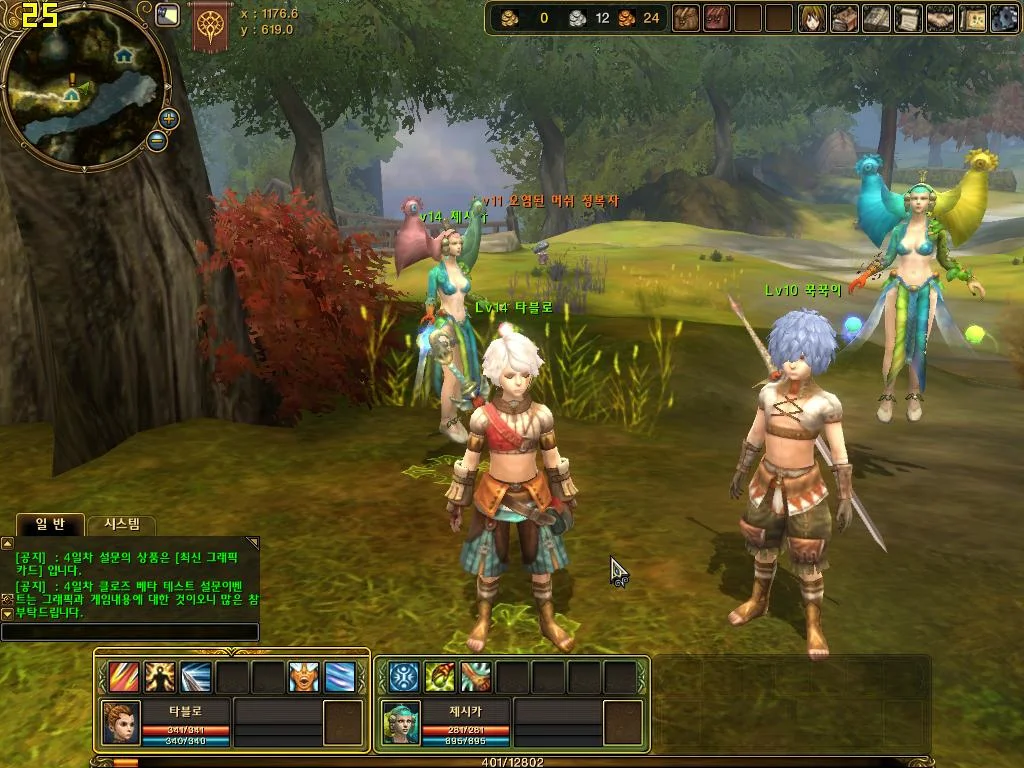Open the brown leather bag
Screen dimensions: 1024x768
coord(686,18)
